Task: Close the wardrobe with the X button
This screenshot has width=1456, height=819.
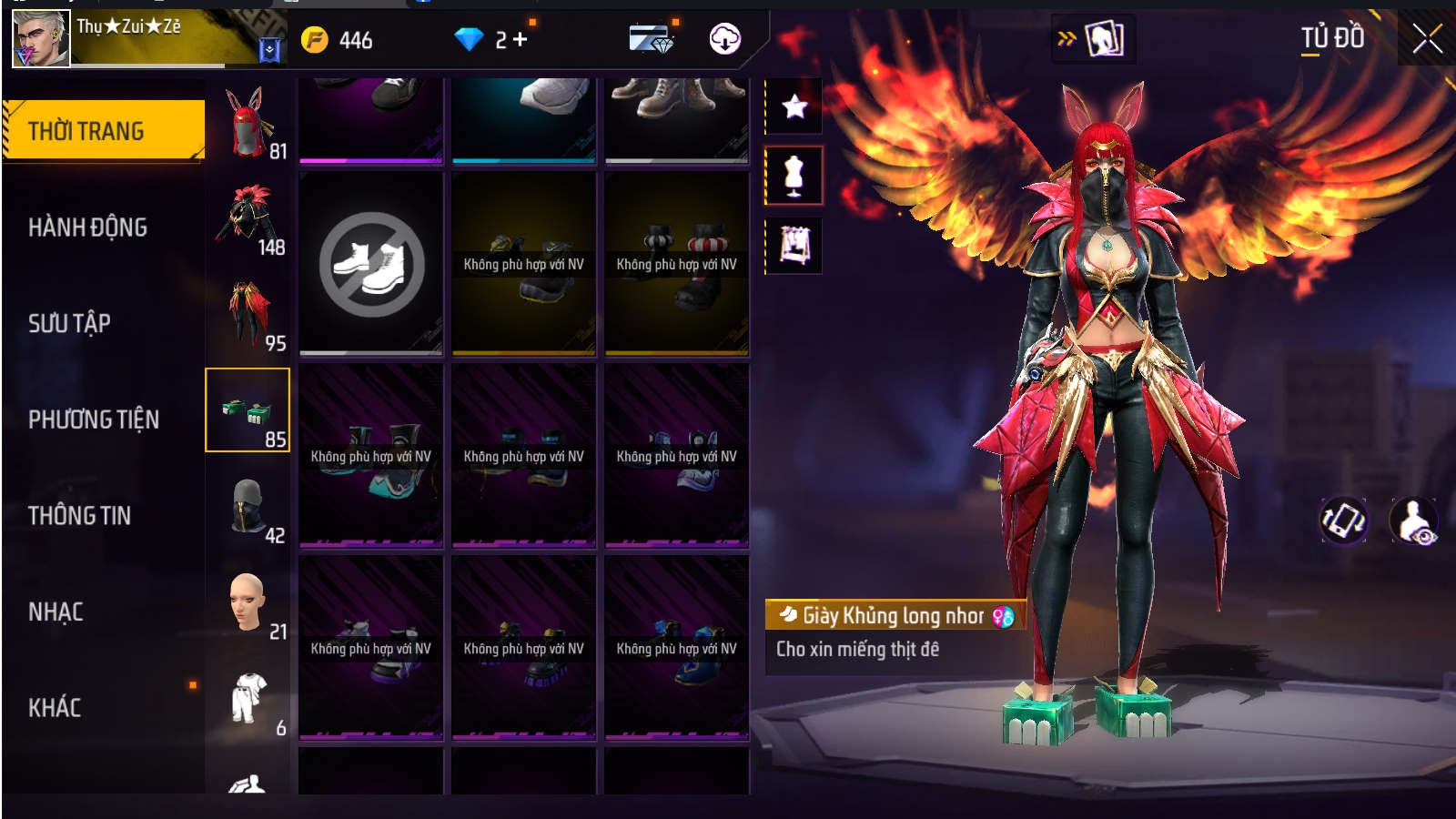Action: pyautogui.click(x=1427, y=38)
